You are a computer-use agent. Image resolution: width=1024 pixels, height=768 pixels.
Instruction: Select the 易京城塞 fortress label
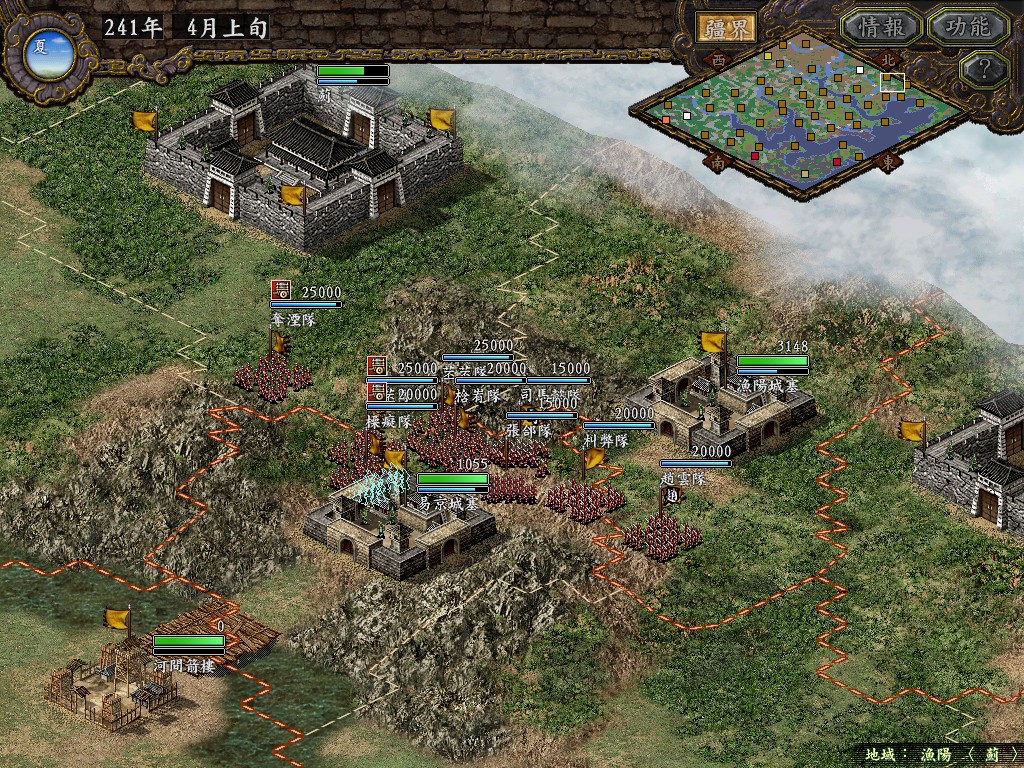coord(454,503)
